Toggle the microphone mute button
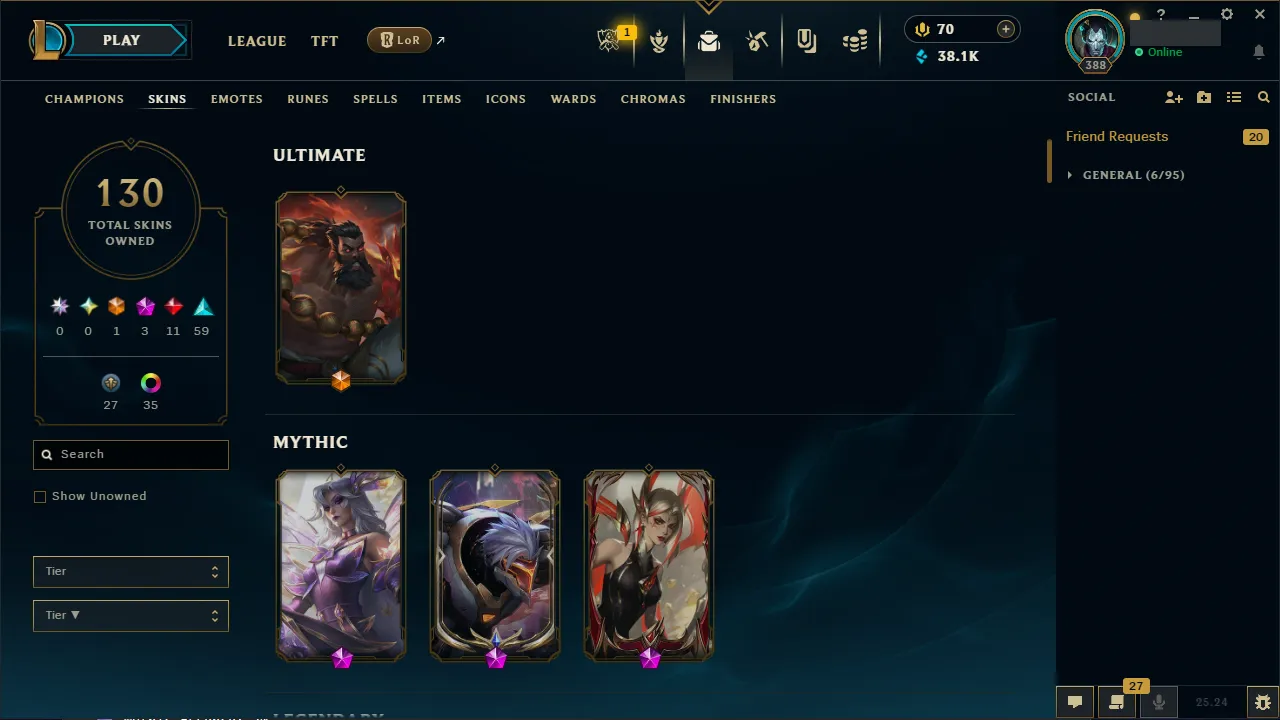The height and width of the screenshot is (720, 1280). tap(1159, 701)
